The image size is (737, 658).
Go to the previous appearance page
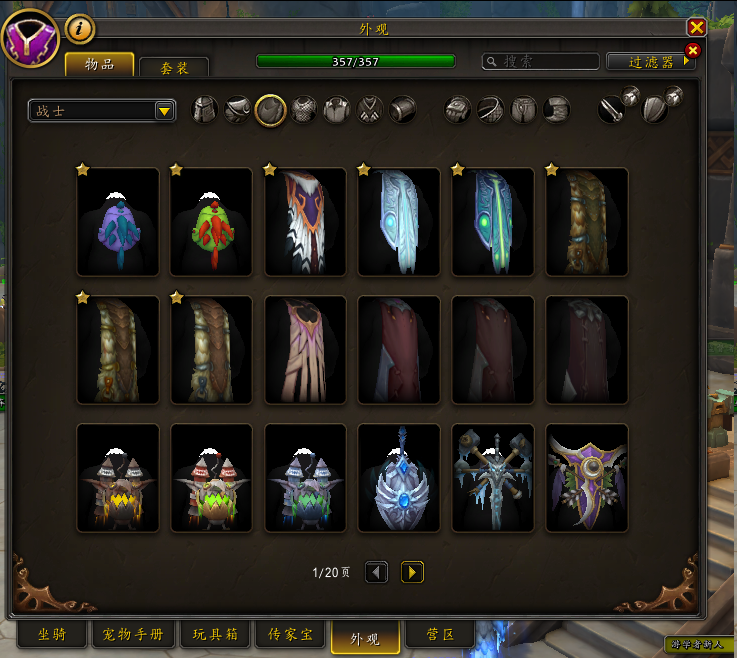click(377, 572)
